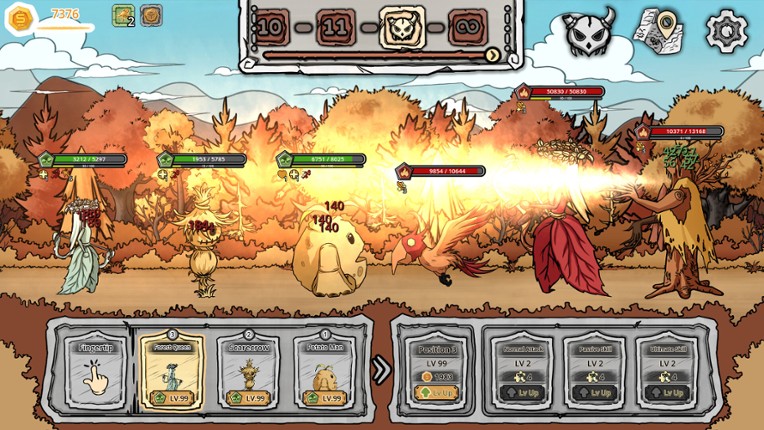Level up the Normal Attack skill
This screenshot has height=430, width=764.
tap(523, 393)
